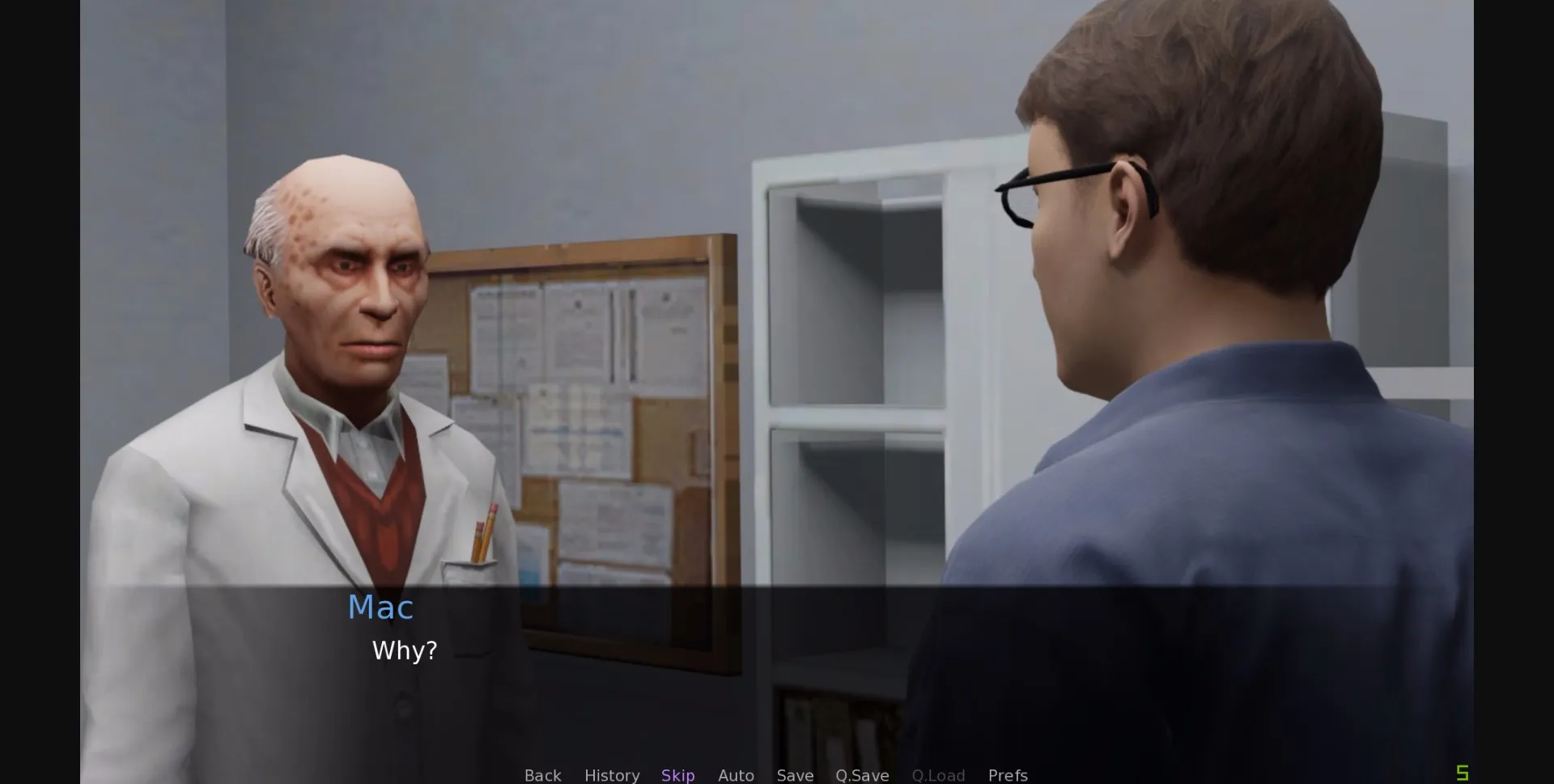
Task: Select Mac's blue name label
Action: (x=381, y=608)
